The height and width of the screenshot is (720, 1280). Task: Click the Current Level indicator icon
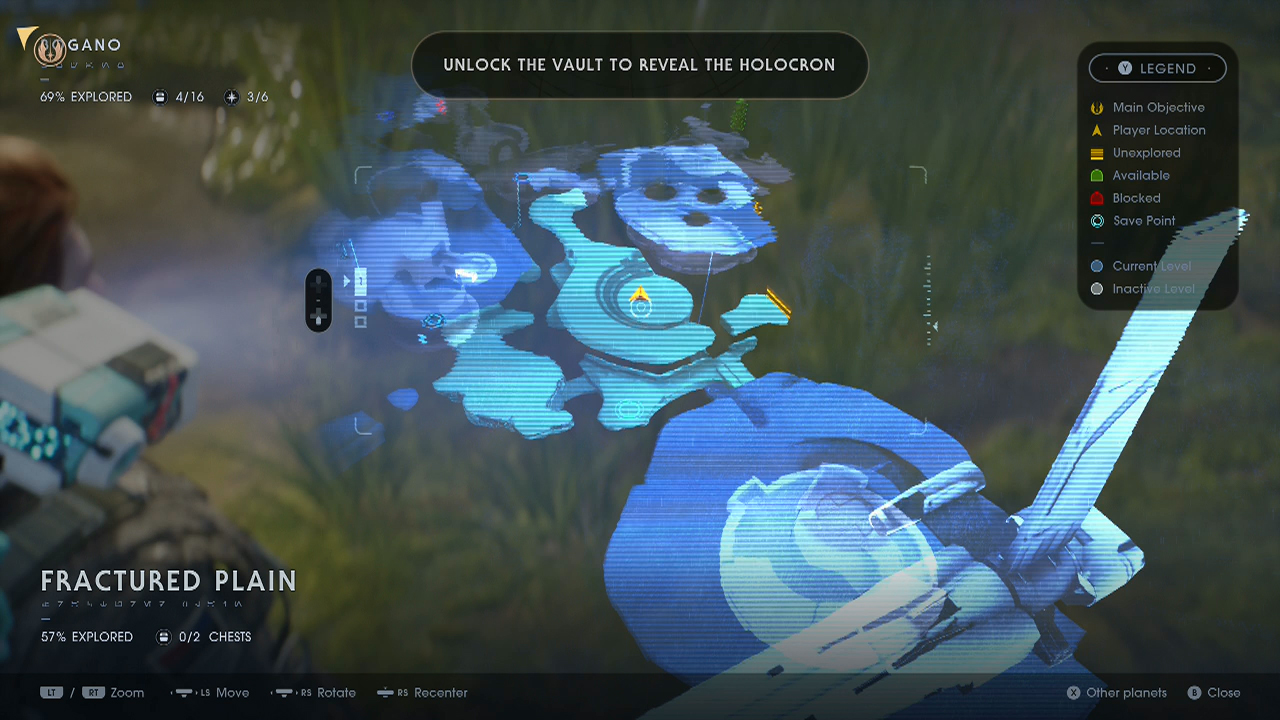1097,266
